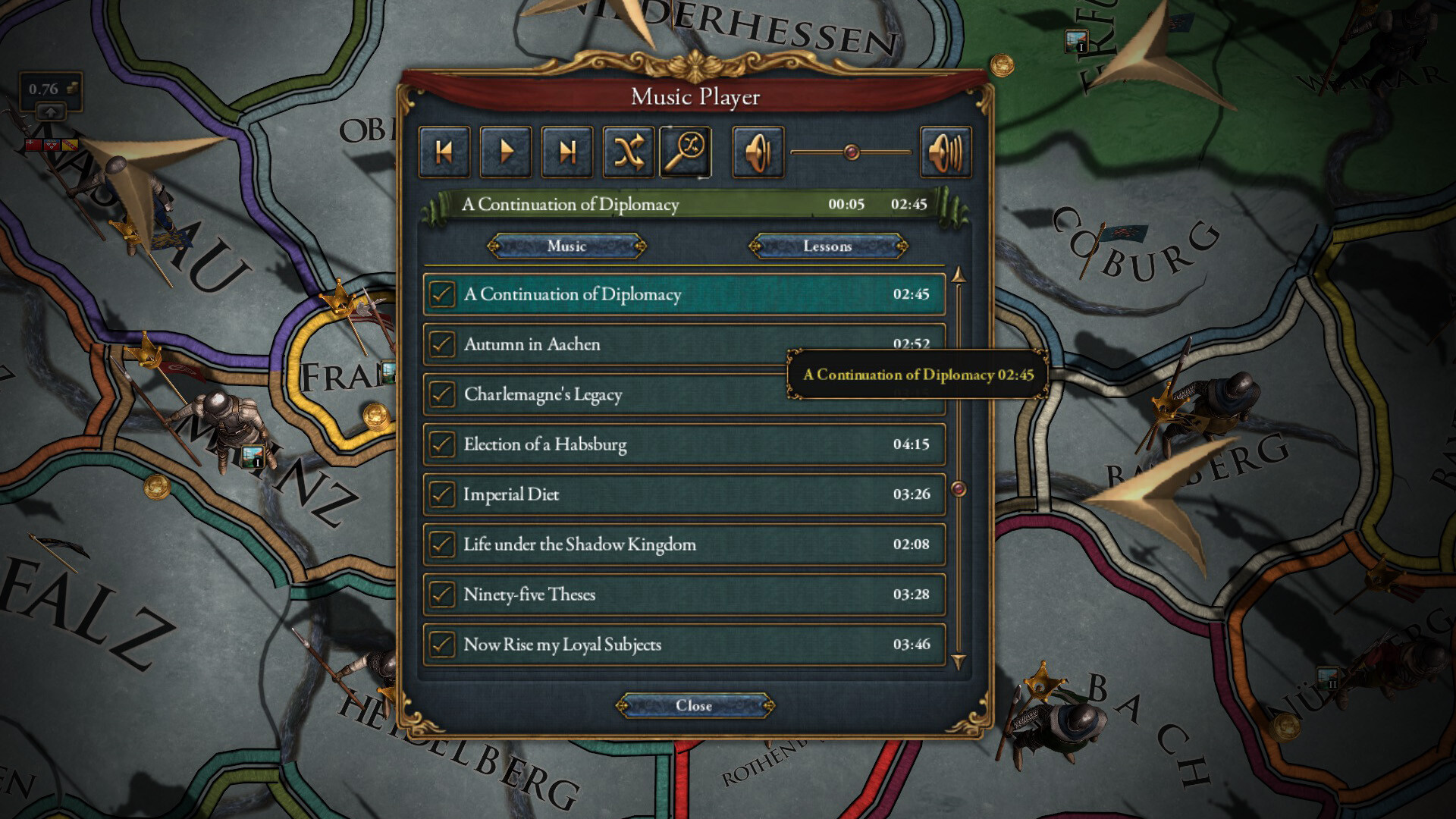Image resolution: width=1456 pixels, height=819 pixels.
Task: Switch to the Lessons tab
Action: point(826,246)
